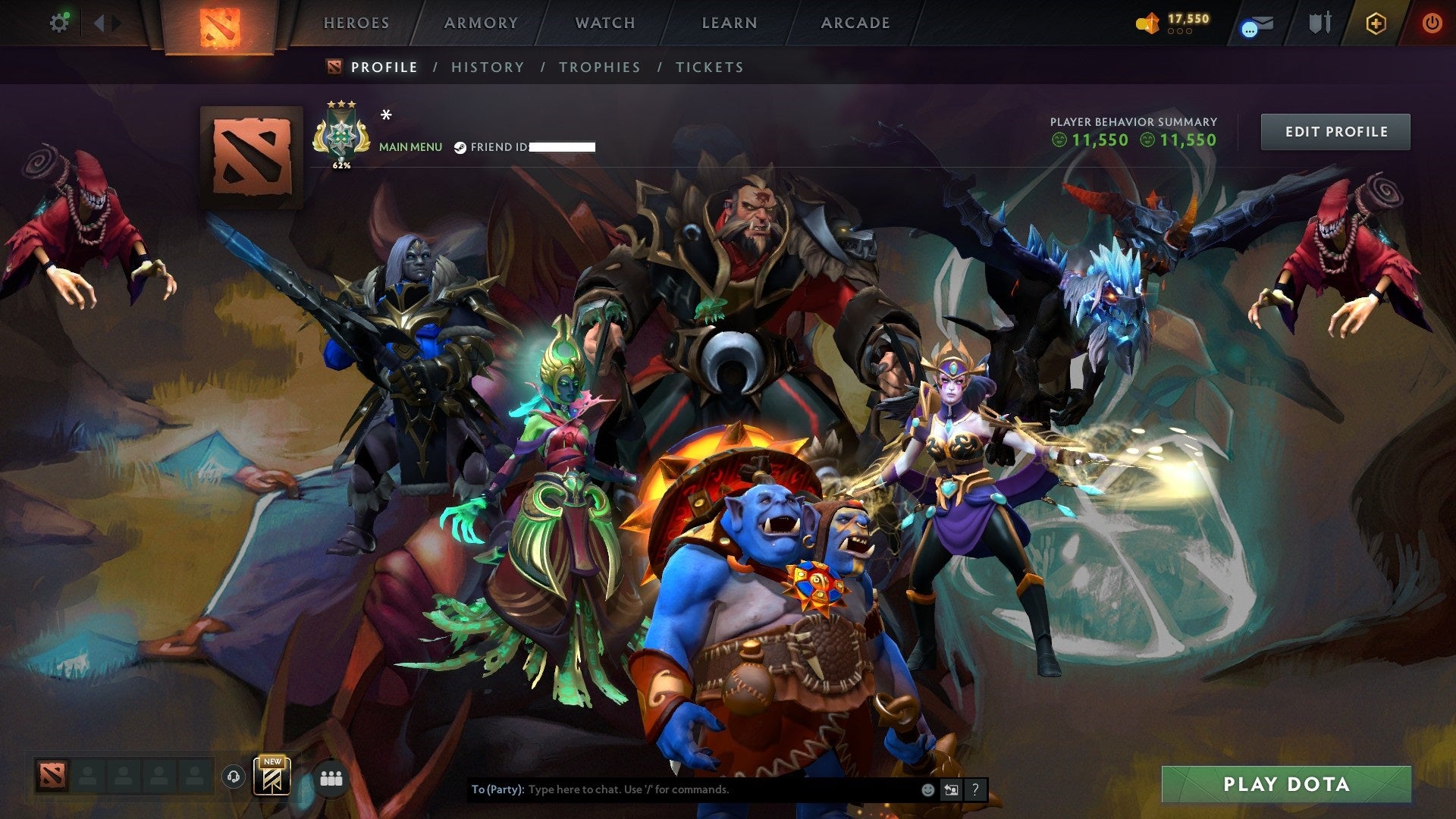1456x819 pixels.
Task: Open the ARCADE menu
Action: pos(855,23)
